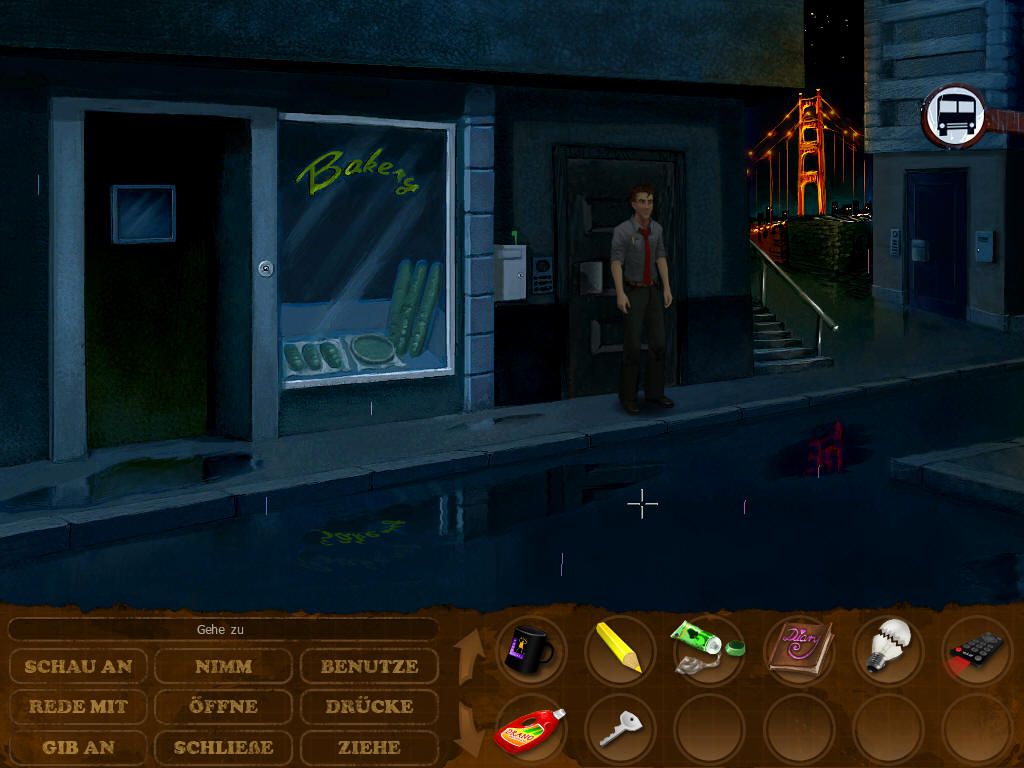Image resolution: width=1024 pixels, height=768 pixels.
Task: Choose the Diary book in inventory
Action: [x=797, y=650]
